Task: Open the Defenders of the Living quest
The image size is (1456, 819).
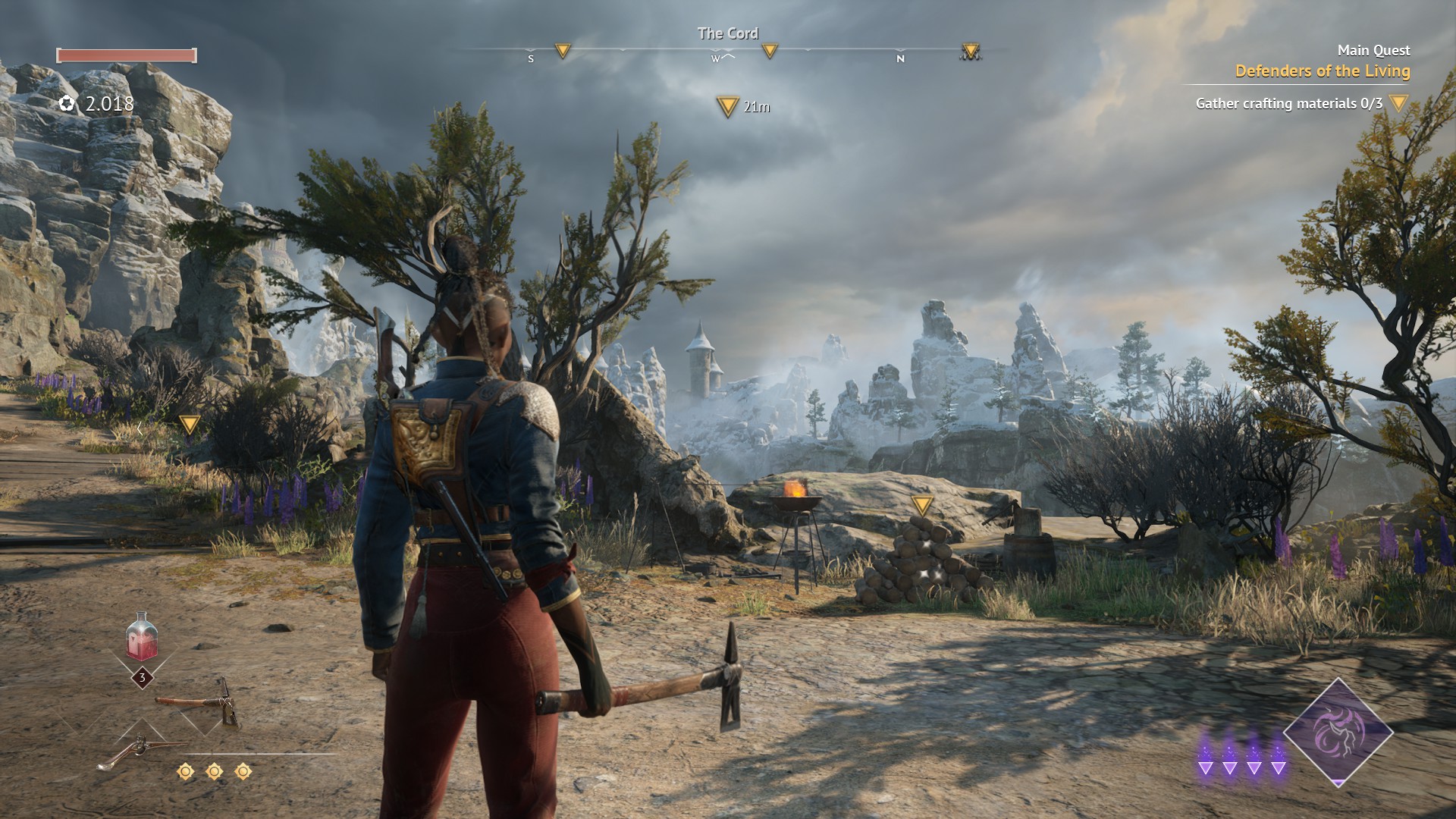Action: 1322,71
